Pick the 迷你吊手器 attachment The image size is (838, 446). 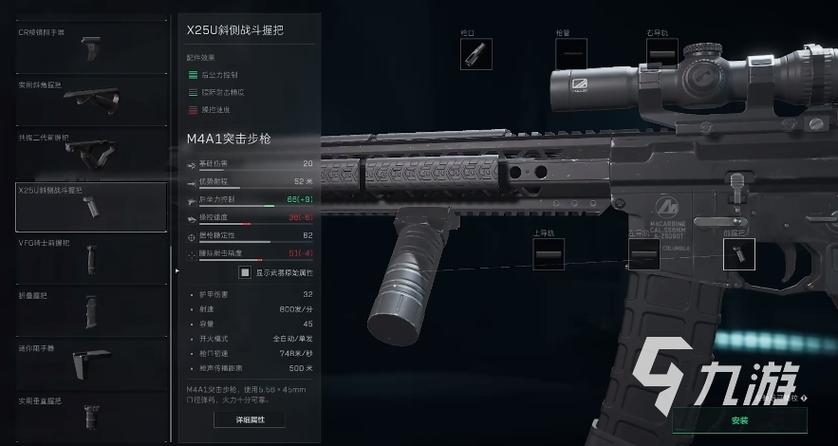tap(90, 363)
